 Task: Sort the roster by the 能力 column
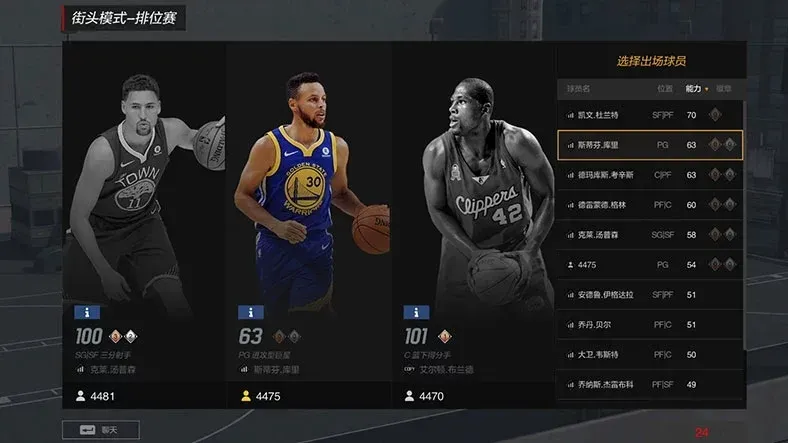pos(693,88)
